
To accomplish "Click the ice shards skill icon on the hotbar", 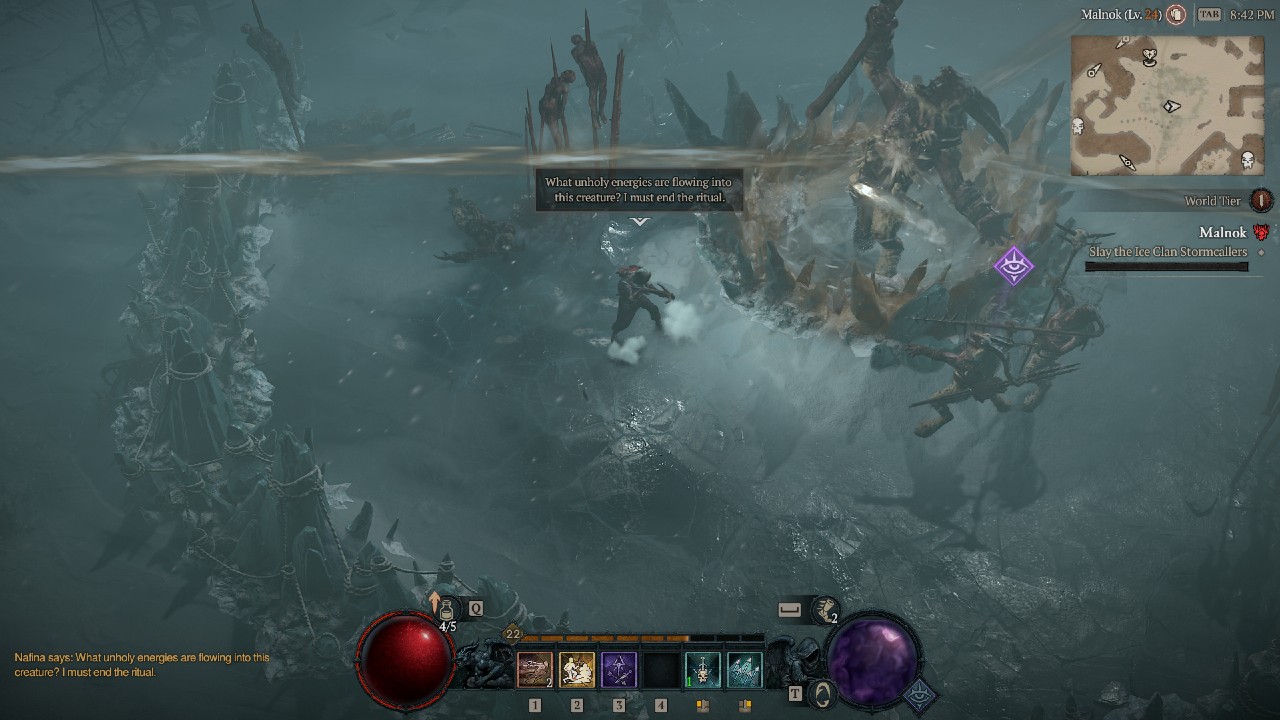I will pos(746,668).
